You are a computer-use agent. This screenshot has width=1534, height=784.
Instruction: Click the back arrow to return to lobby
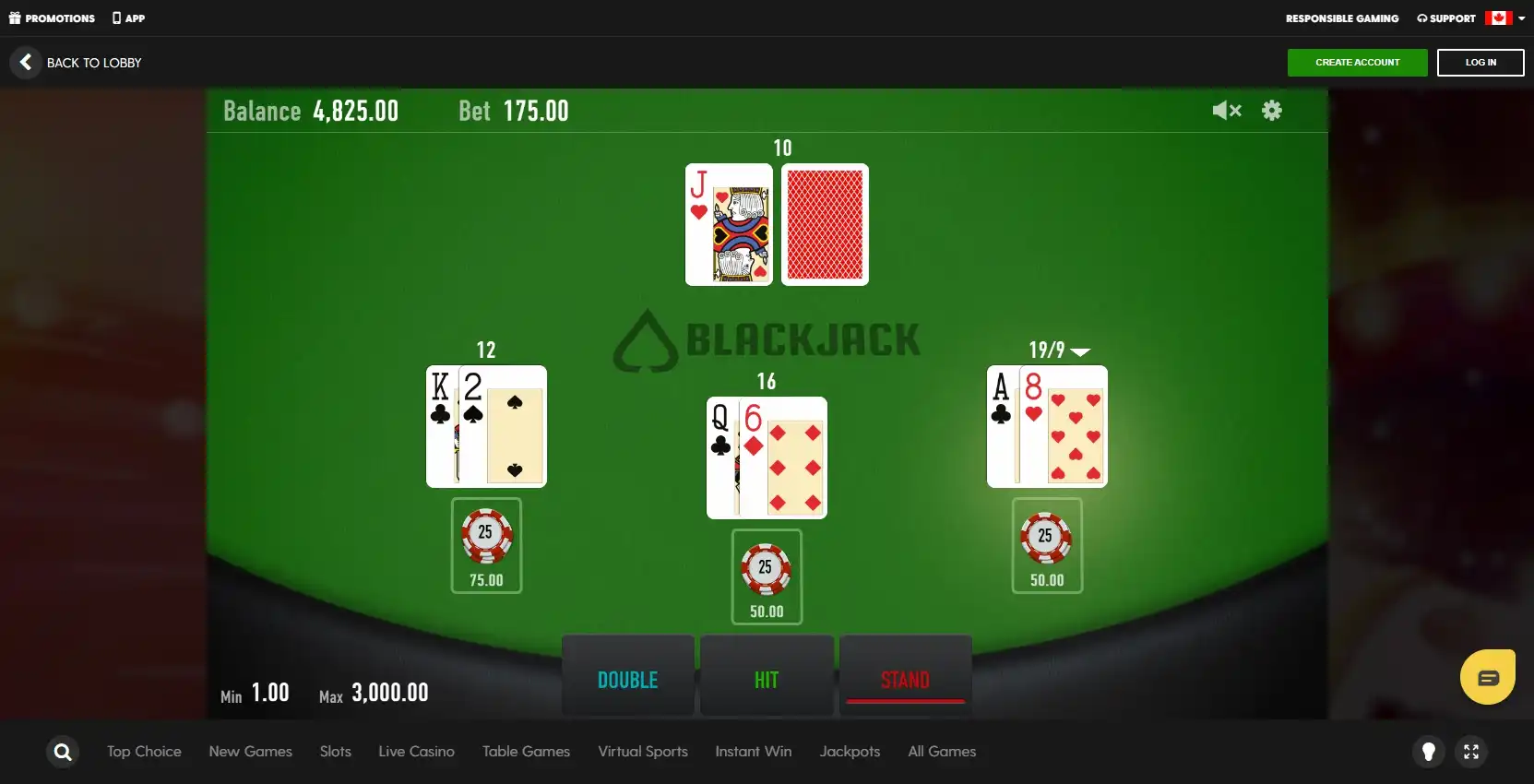pos(25,62)
